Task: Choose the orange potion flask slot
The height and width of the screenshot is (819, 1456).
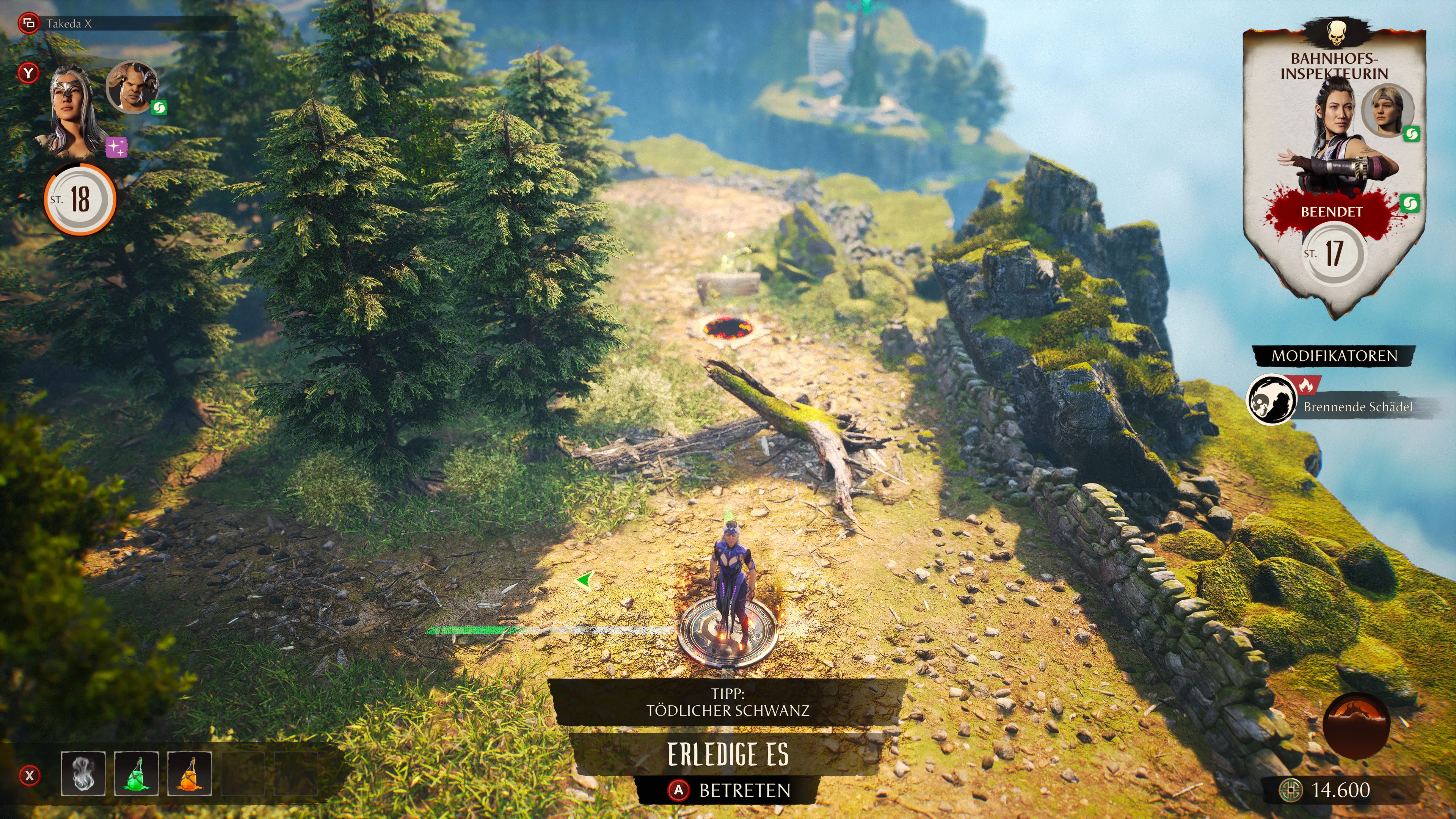Action: [189, 774]
